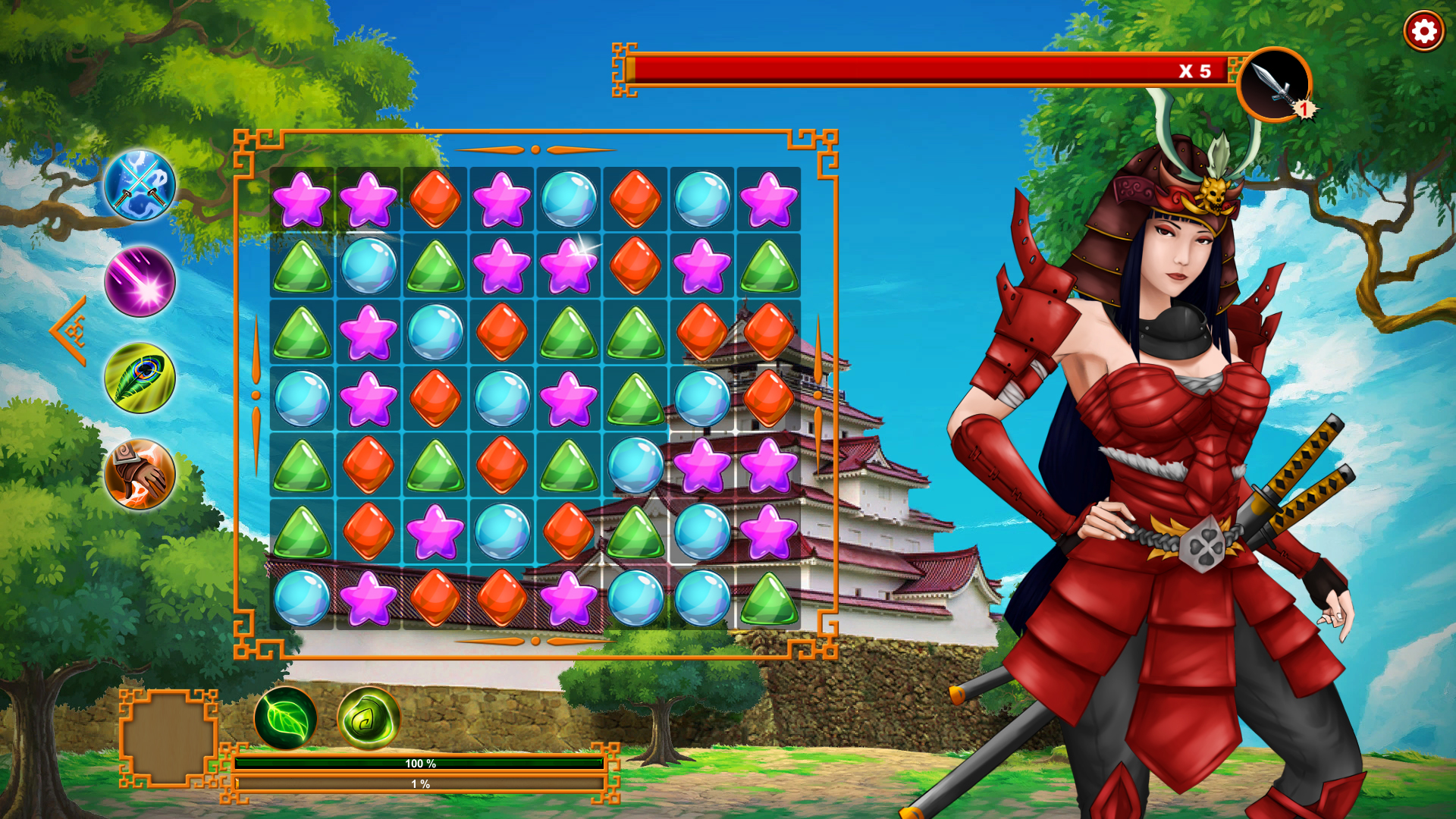The image size is (1456, 819).
Task: Activate the crossed swords skill
Action: tap(140, 186)
